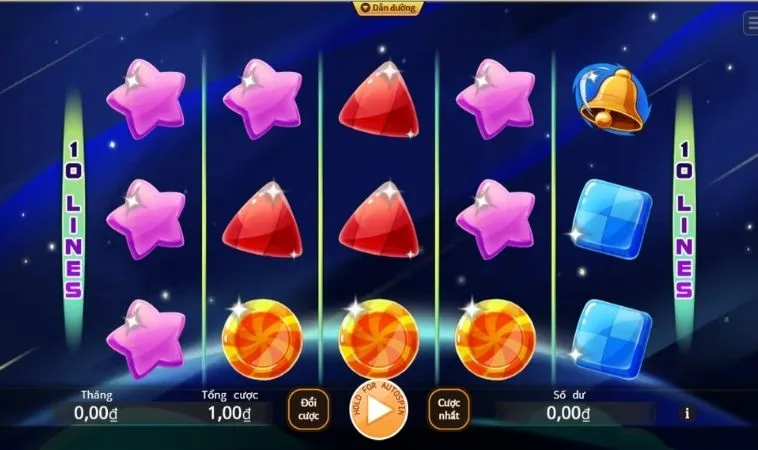Spin the reels with the orange play button

(379, 411)
